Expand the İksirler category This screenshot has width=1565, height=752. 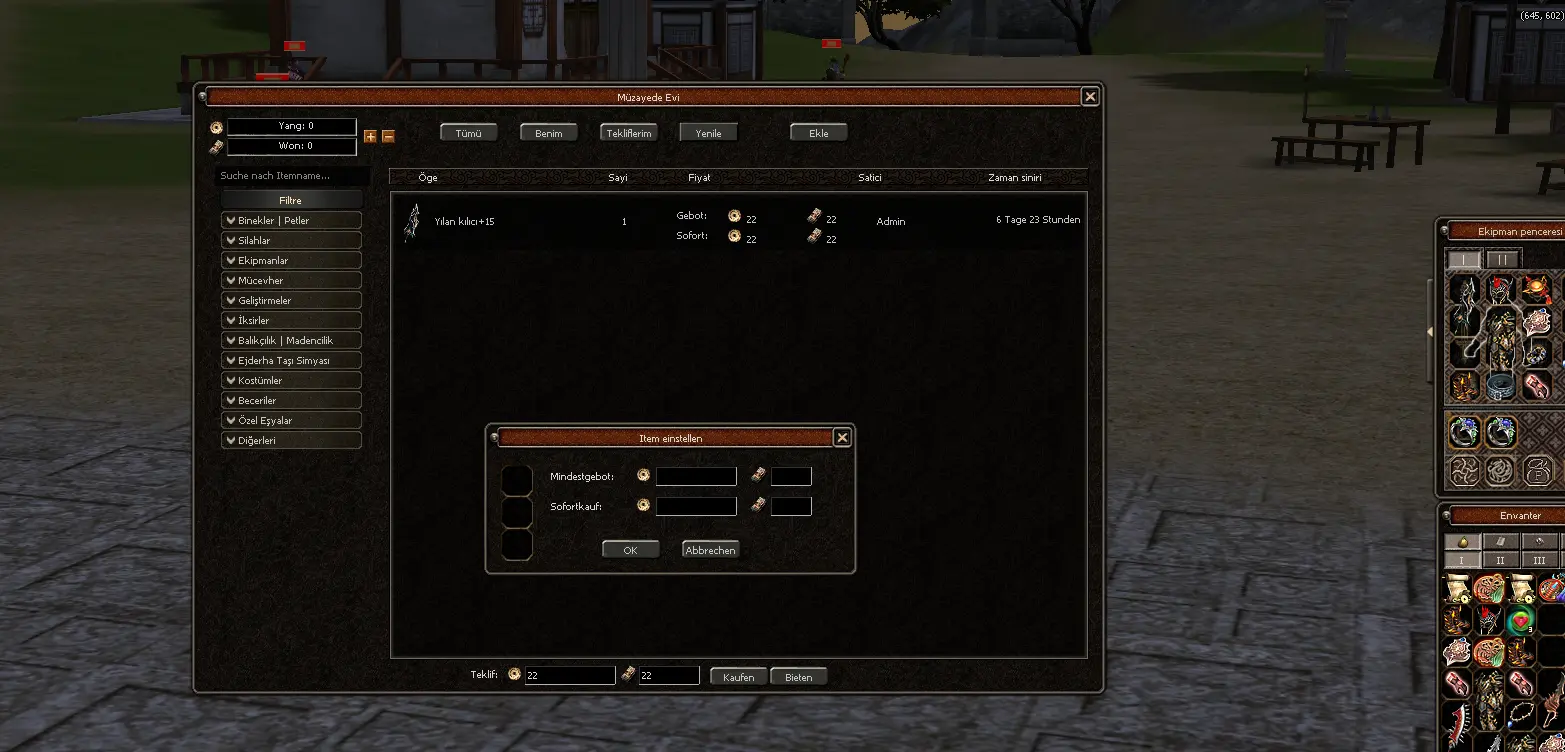(291, 321)
